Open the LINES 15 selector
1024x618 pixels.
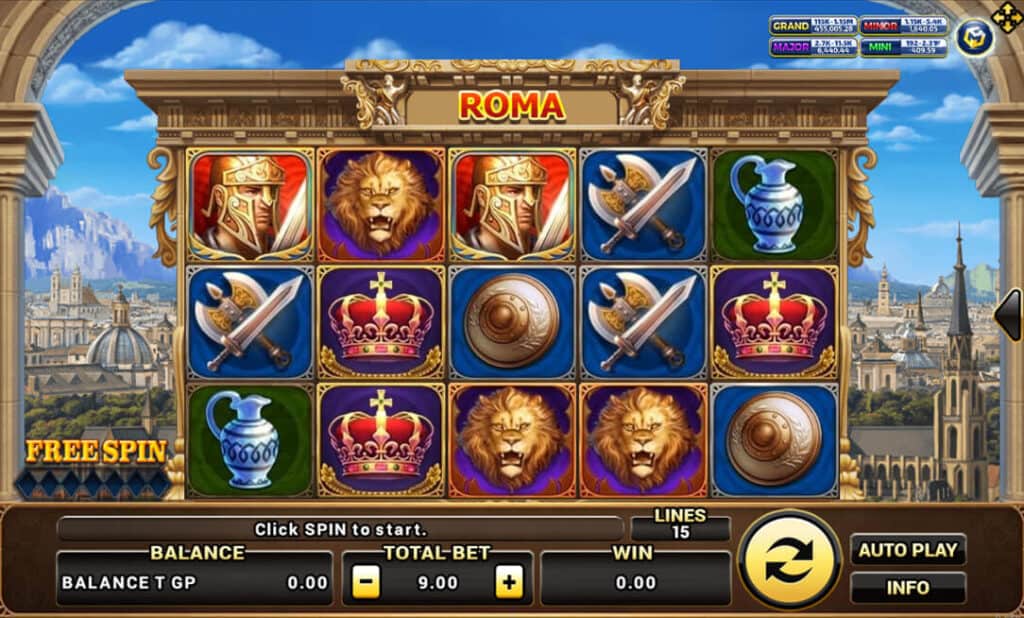point(681,525)
